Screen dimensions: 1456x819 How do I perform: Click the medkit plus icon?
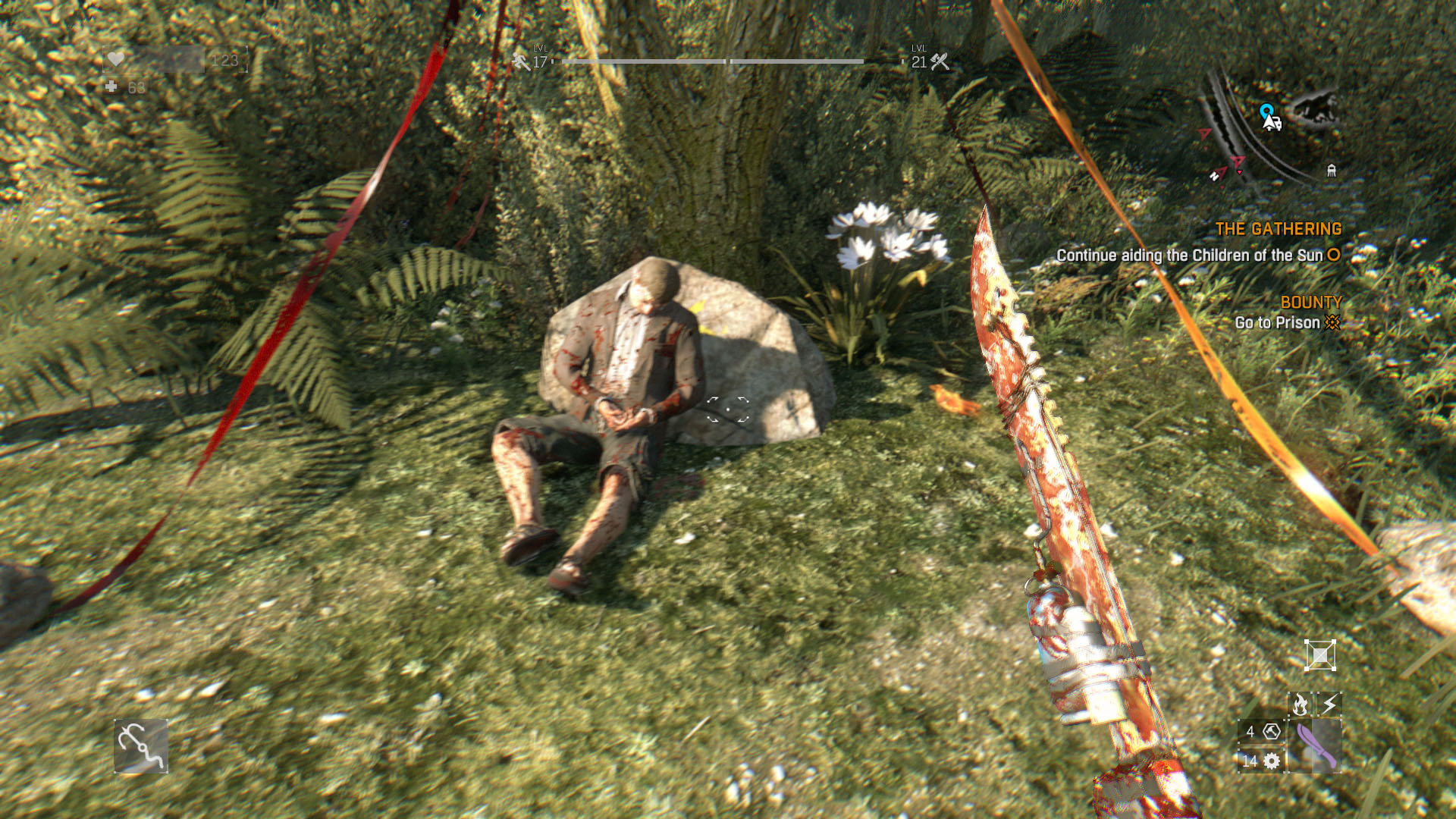[x=111, y=87]
